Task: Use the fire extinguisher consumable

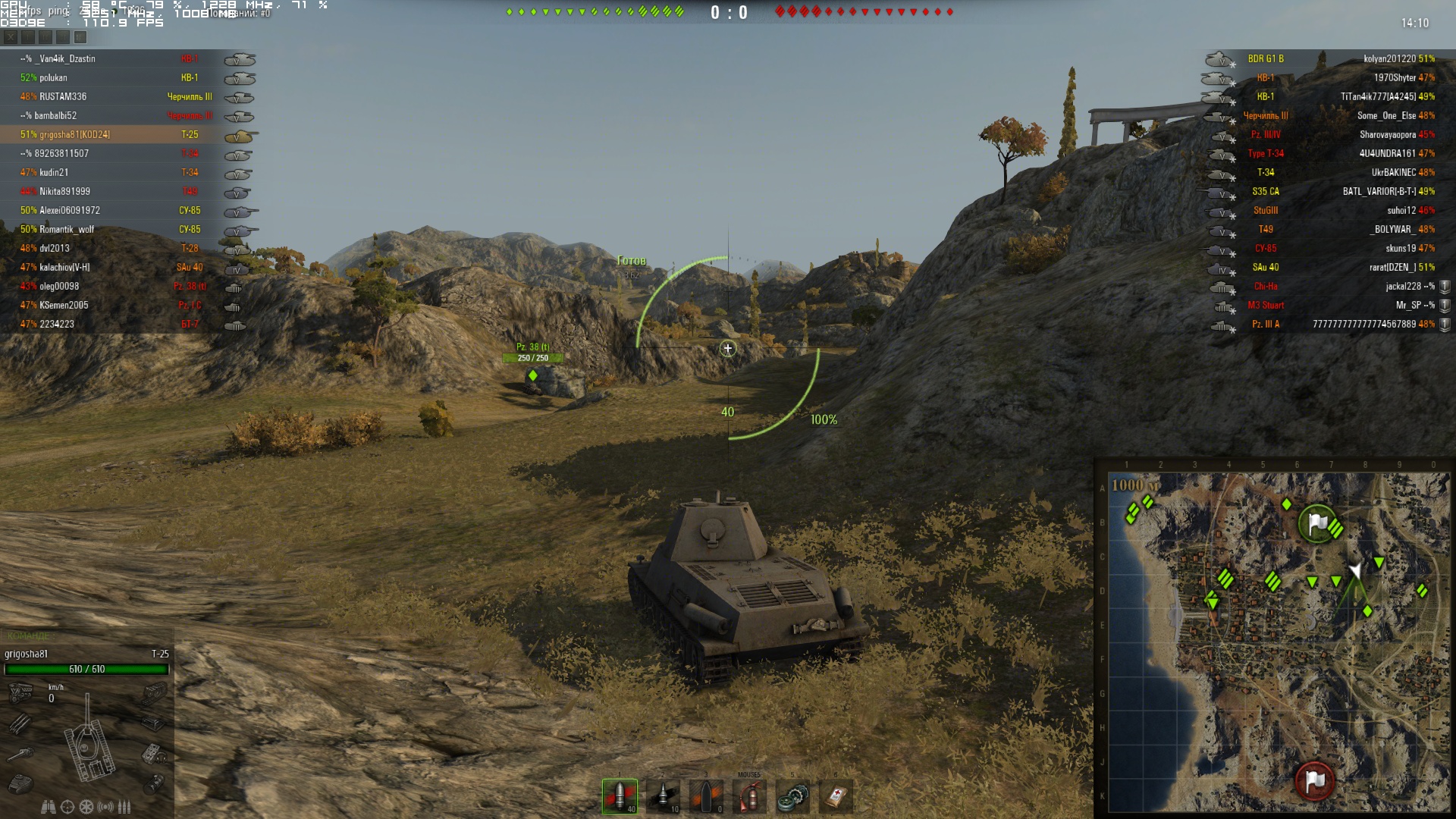Action: pos(749,796)
